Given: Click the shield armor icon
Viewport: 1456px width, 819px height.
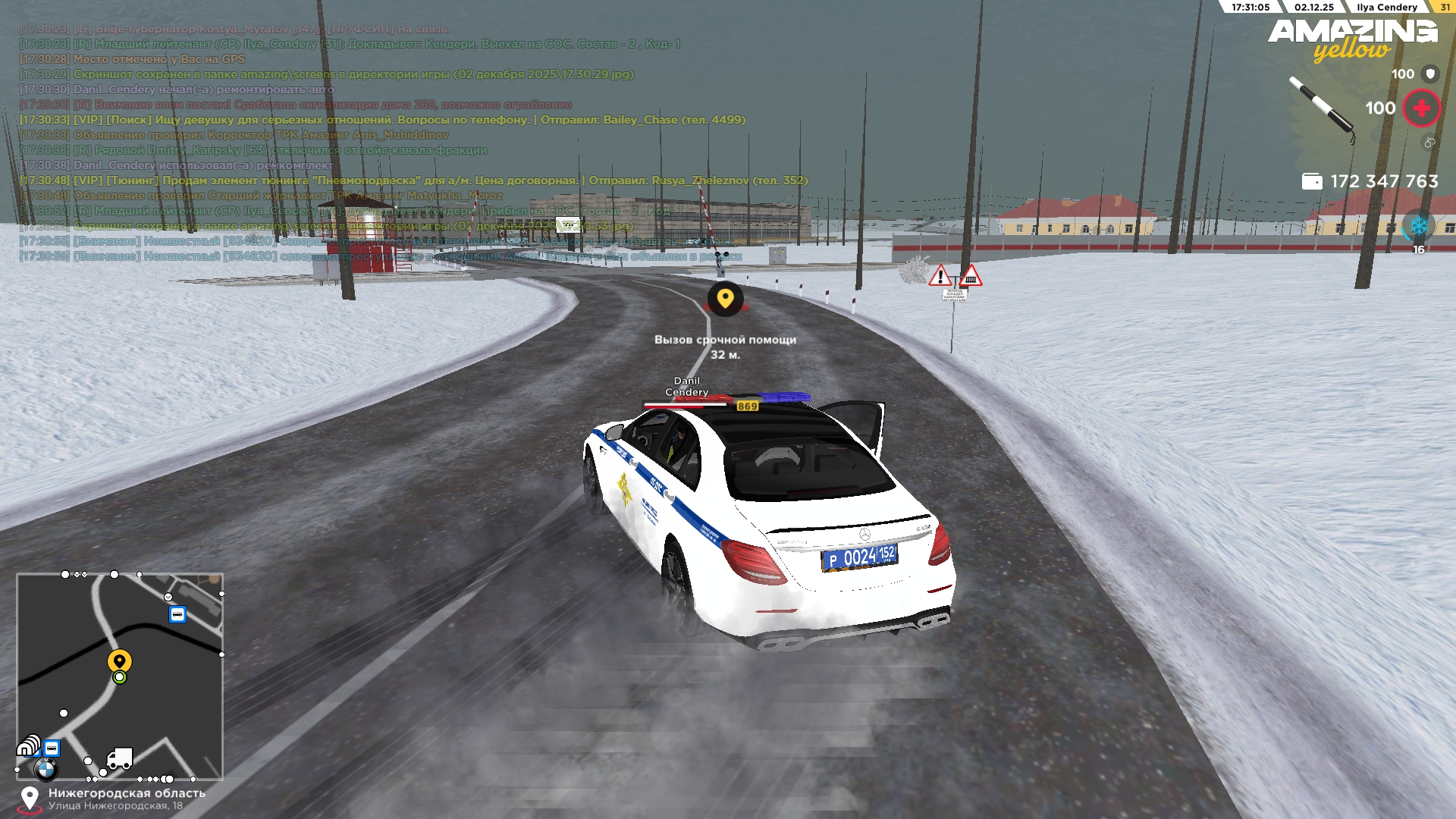Looking at the screenshot, I should click(x=1430, y=74).
